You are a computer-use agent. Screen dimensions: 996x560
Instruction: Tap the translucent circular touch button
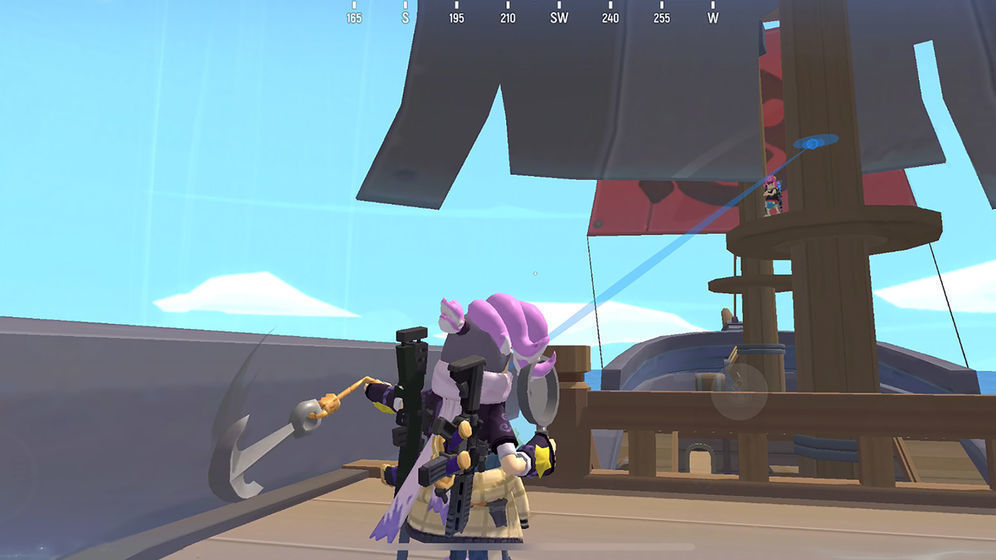[x=739, y=391]
